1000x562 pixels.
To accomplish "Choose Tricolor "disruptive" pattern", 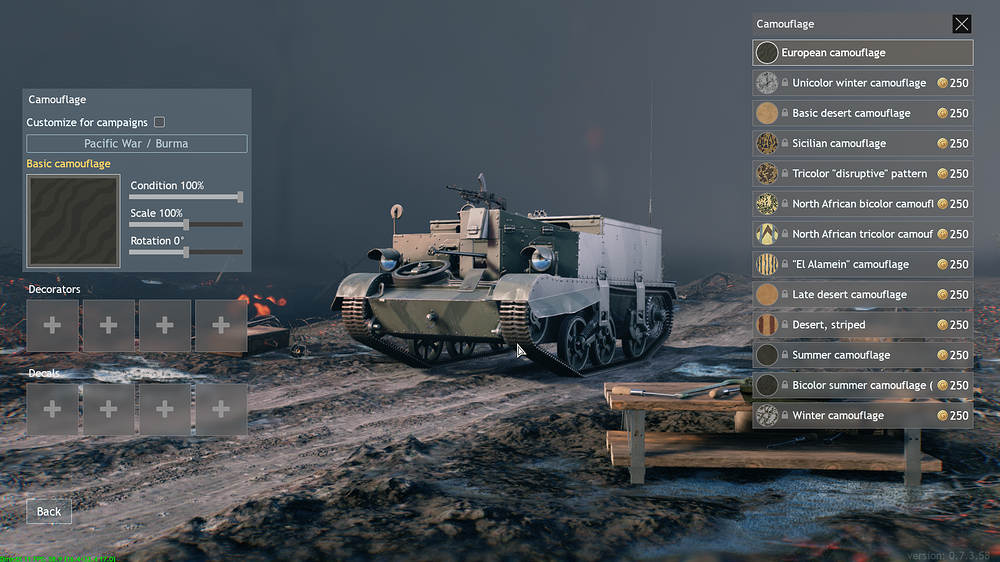I will [862, 174].
